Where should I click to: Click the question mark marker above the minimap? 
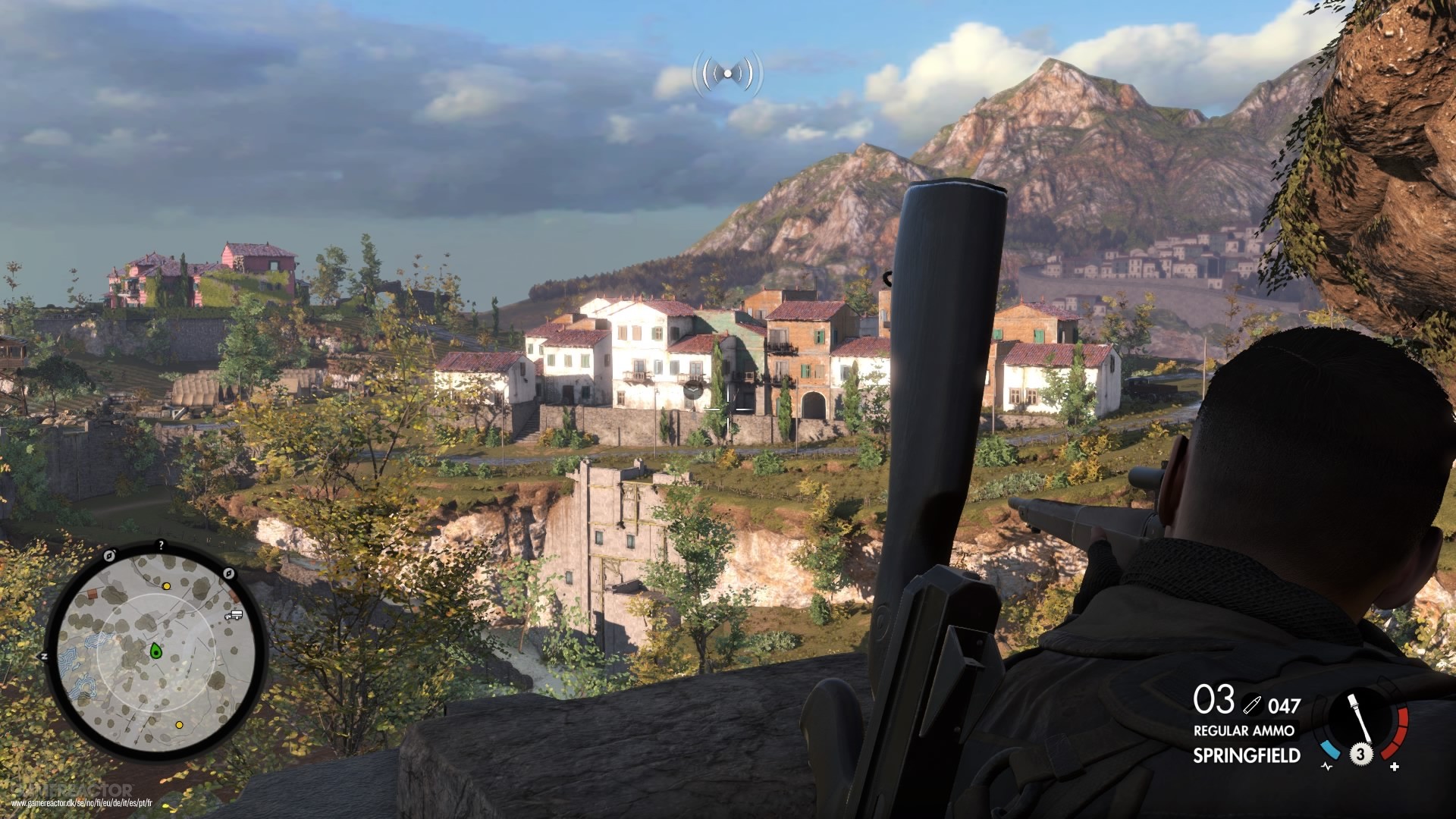point(161,544)
